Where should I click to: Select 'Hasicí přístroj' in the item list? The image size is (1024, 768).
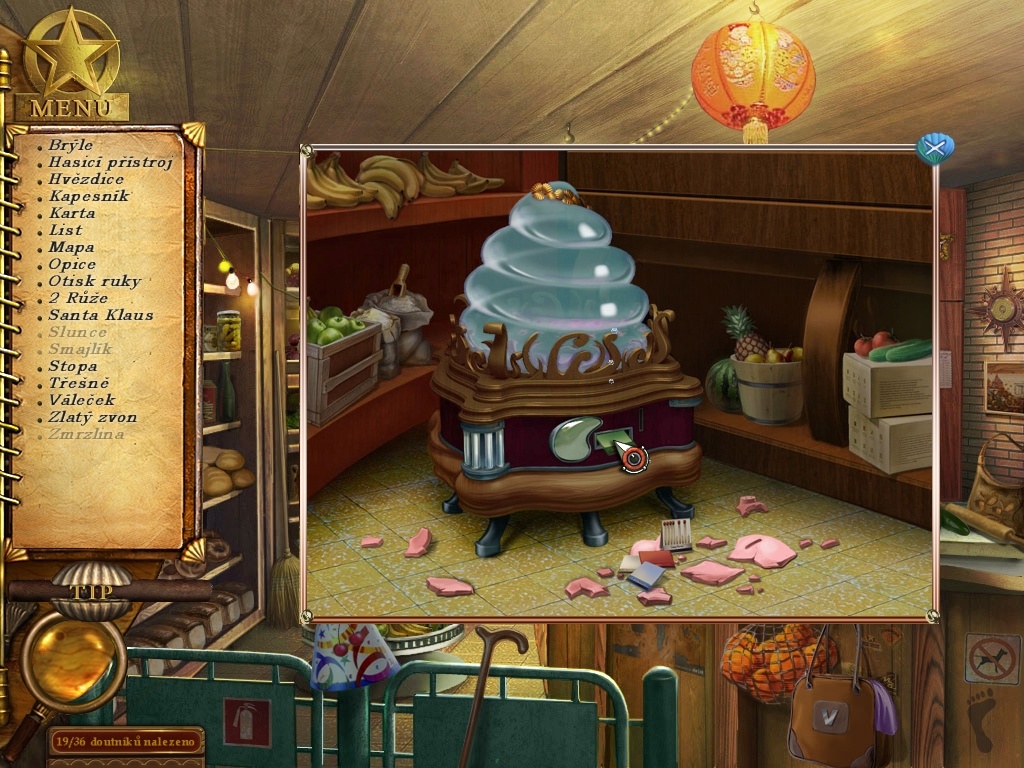coord(110,162)
